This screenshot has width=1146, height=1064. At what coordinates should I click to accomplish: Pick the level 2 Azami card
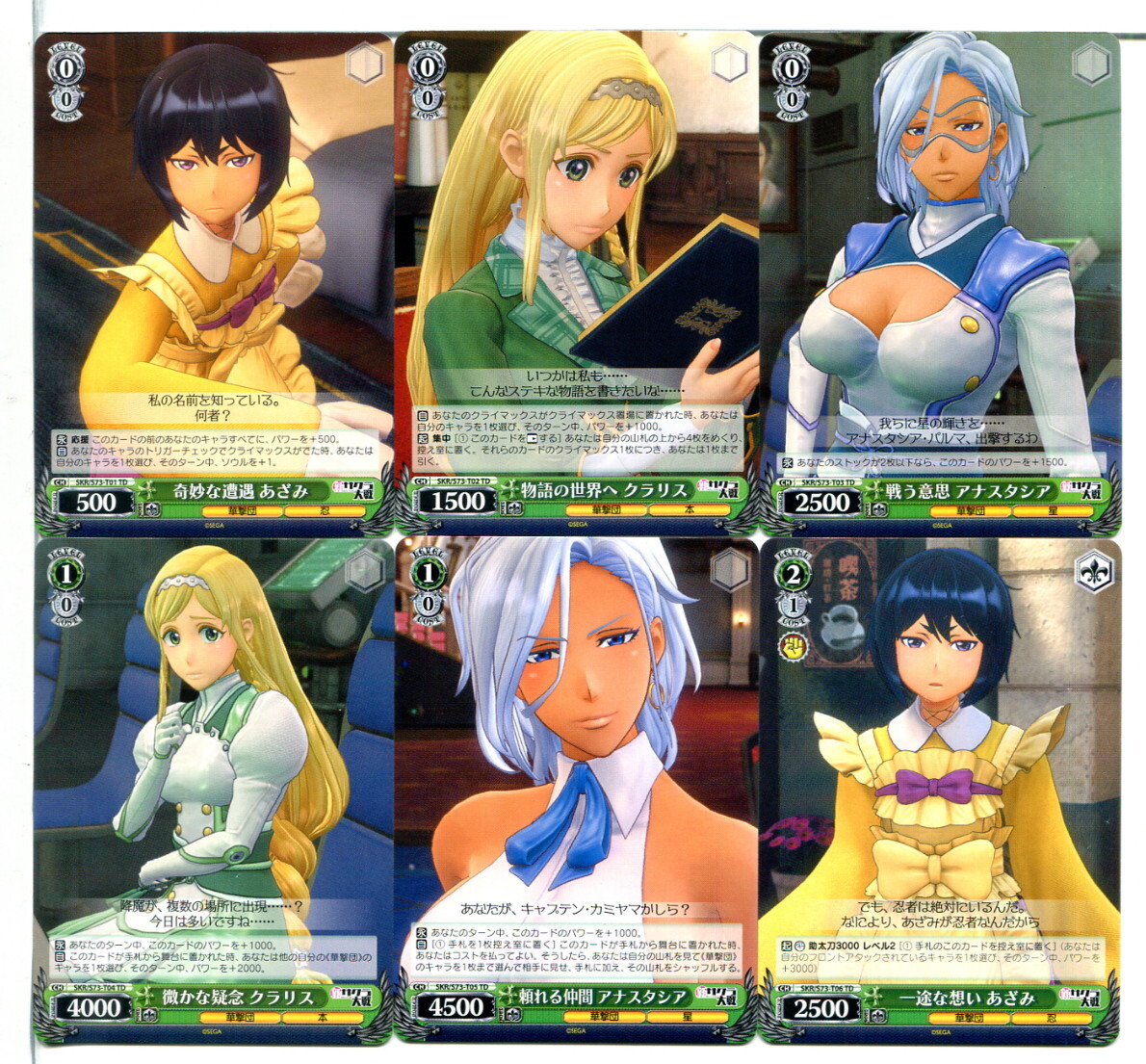pyautogui.click(x=940, y=790)
